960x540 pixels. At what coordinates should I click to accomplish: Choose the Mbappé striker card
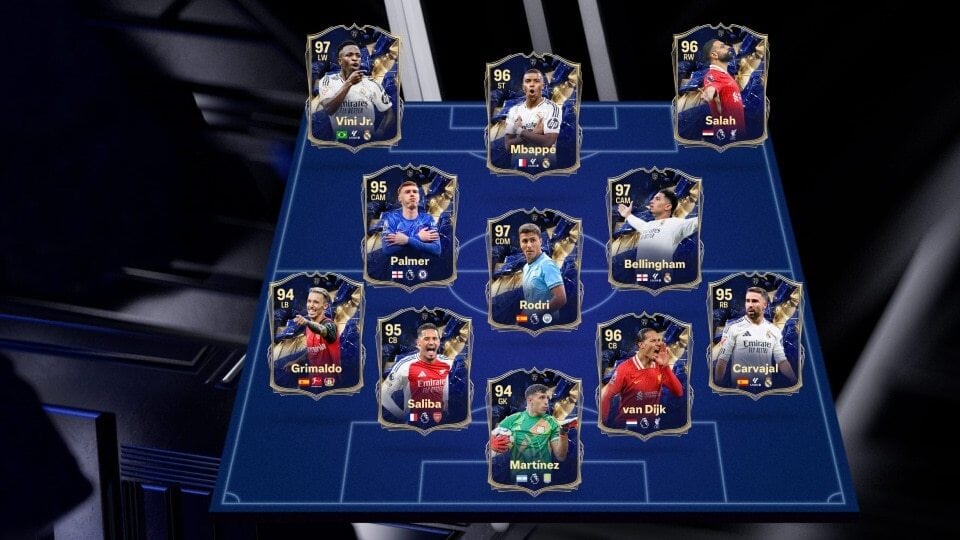(533, 116)
